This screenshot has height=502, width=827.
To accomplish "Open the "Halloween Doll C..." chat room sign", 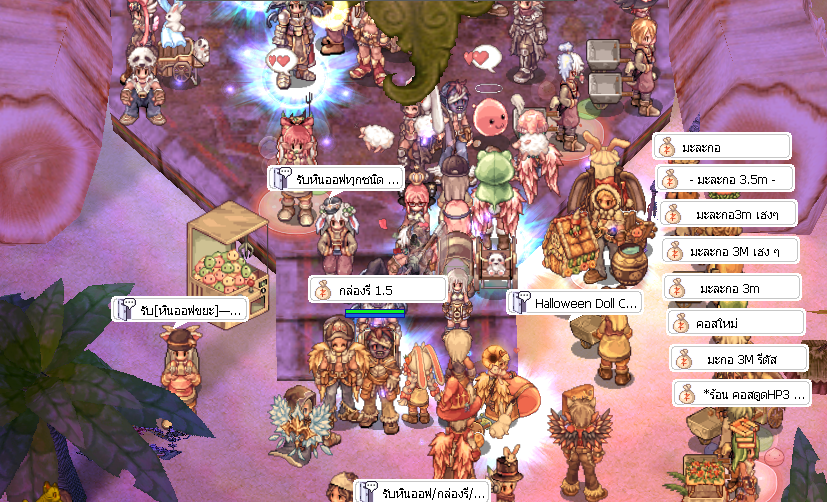I will (x=574, y=302).
